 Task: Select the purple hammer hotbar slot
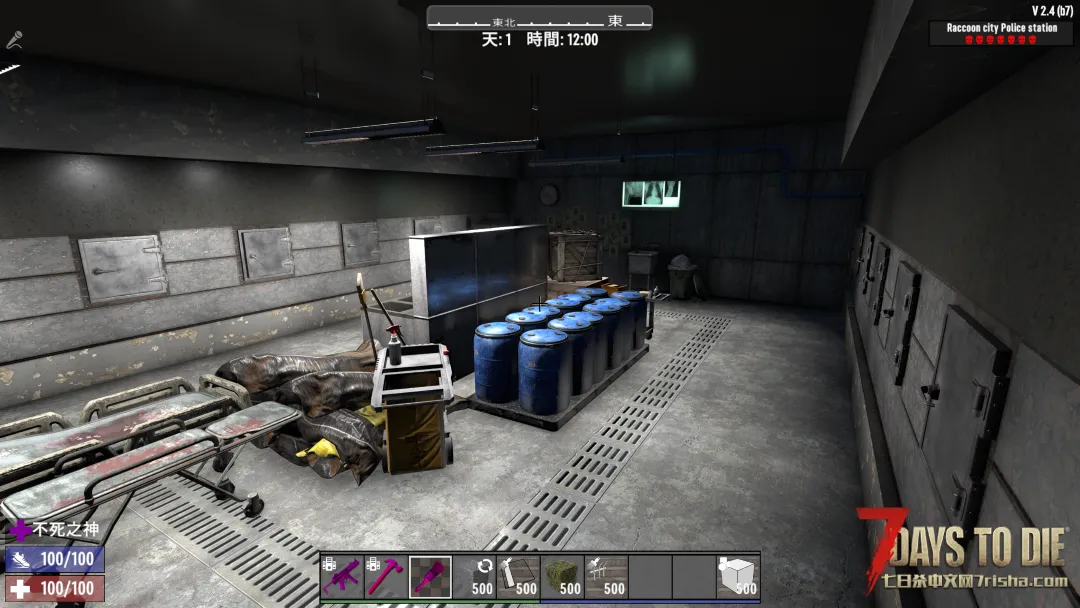point(386,576)
